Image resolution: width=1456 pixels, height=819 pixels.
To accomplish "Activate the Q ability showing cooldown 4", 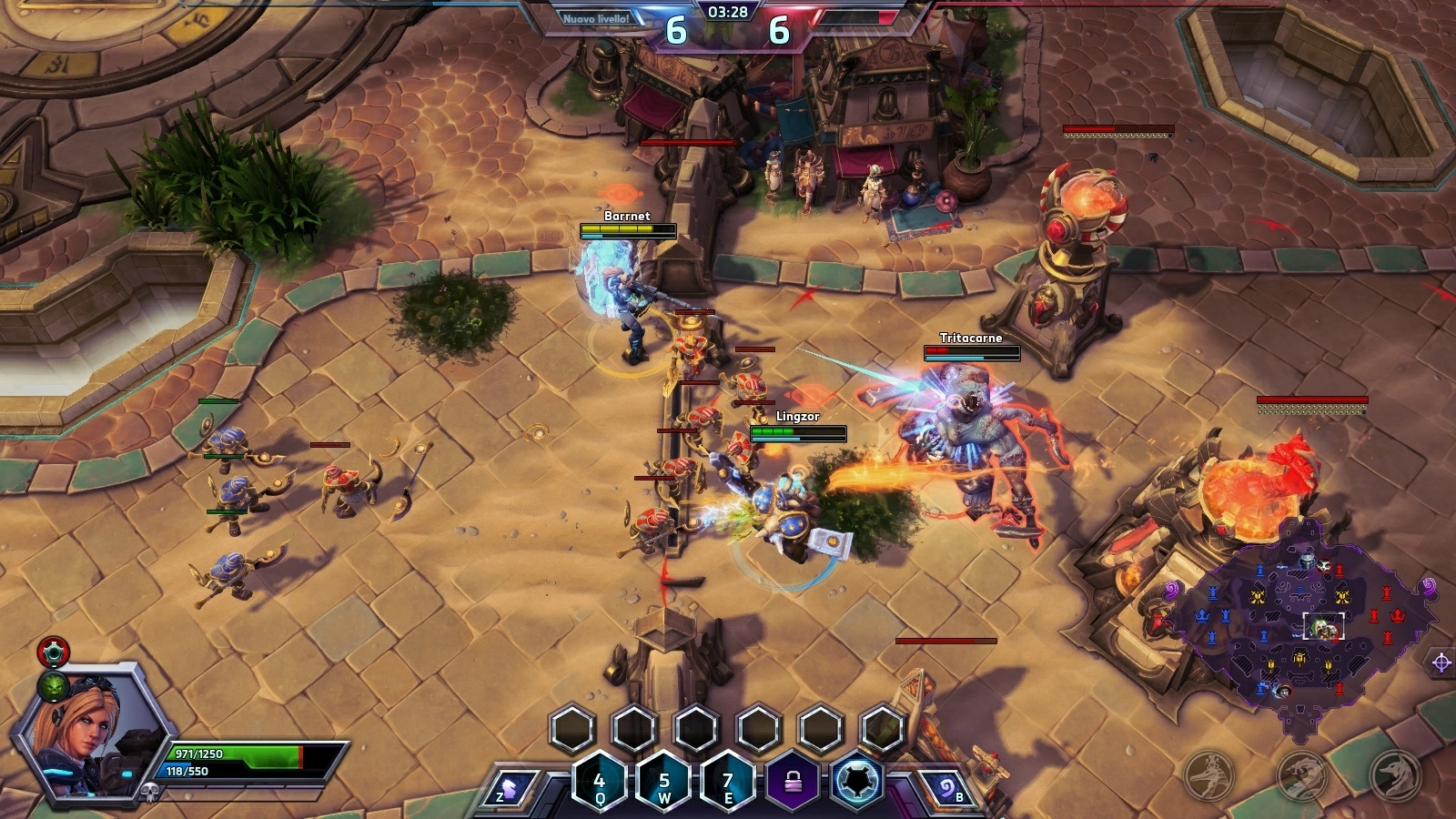I will [x=600, y=784].
